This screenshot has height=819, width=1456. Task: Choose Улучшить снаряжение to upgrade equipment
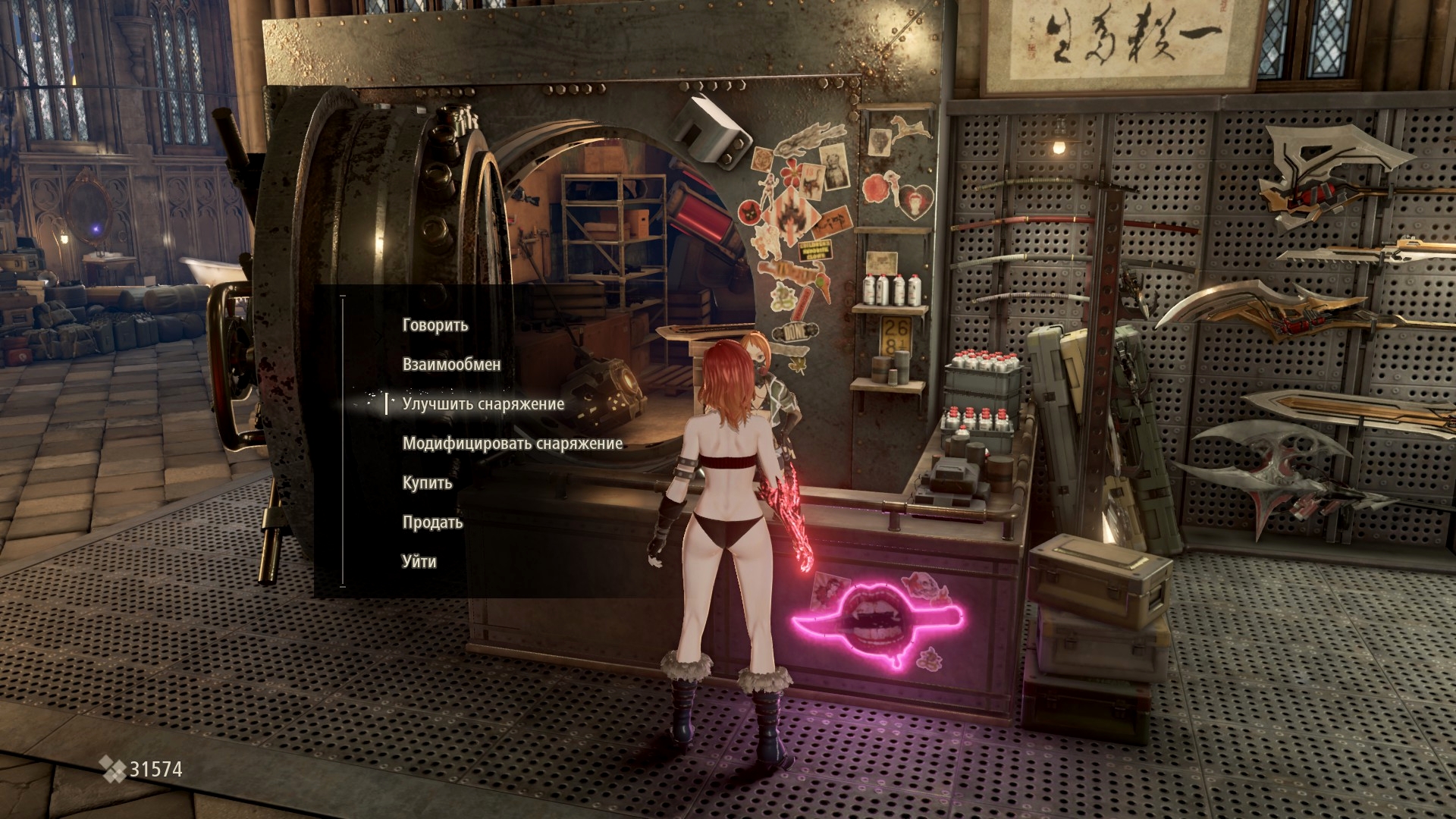(x=483, y=404)
